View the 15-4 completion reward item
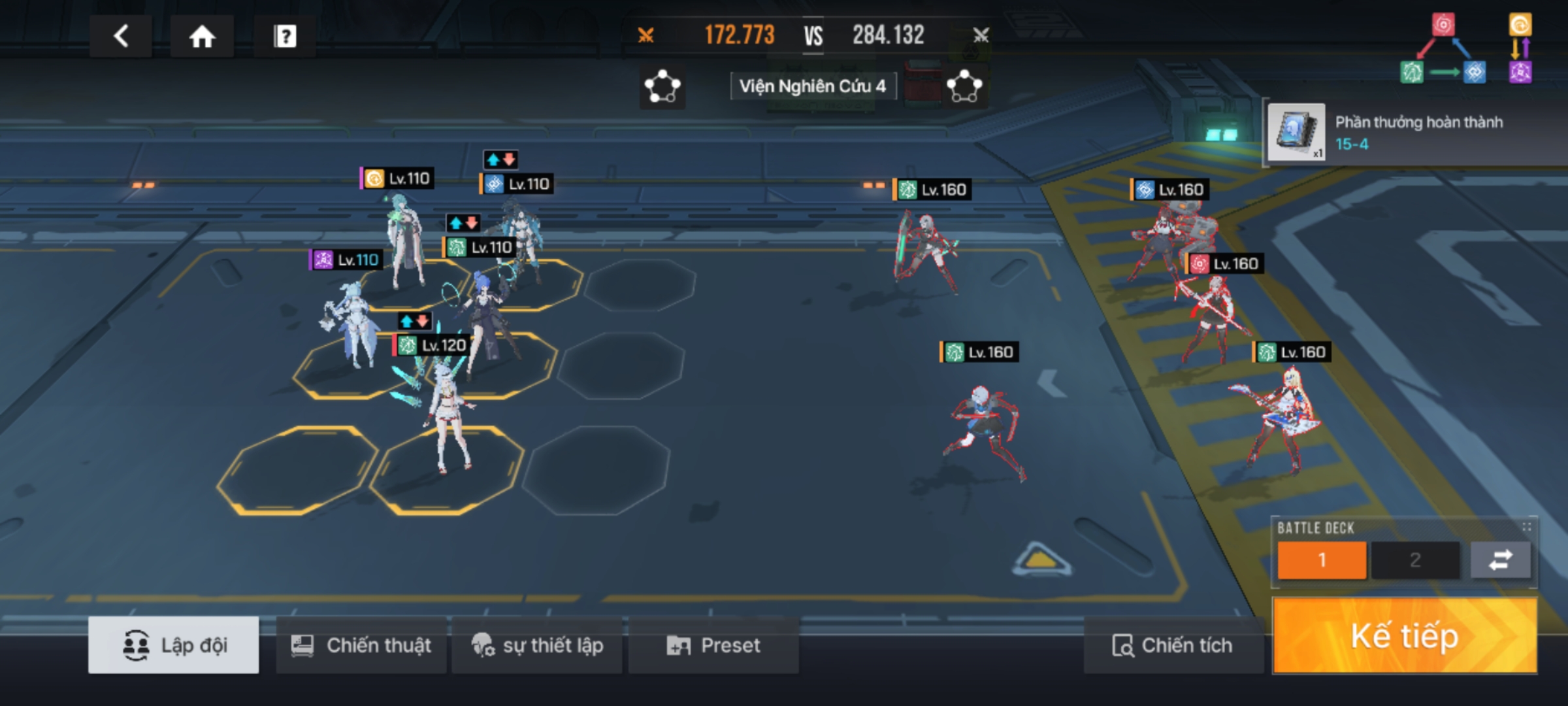Screen dimensions: 1568x706 tap(1296, 132)
